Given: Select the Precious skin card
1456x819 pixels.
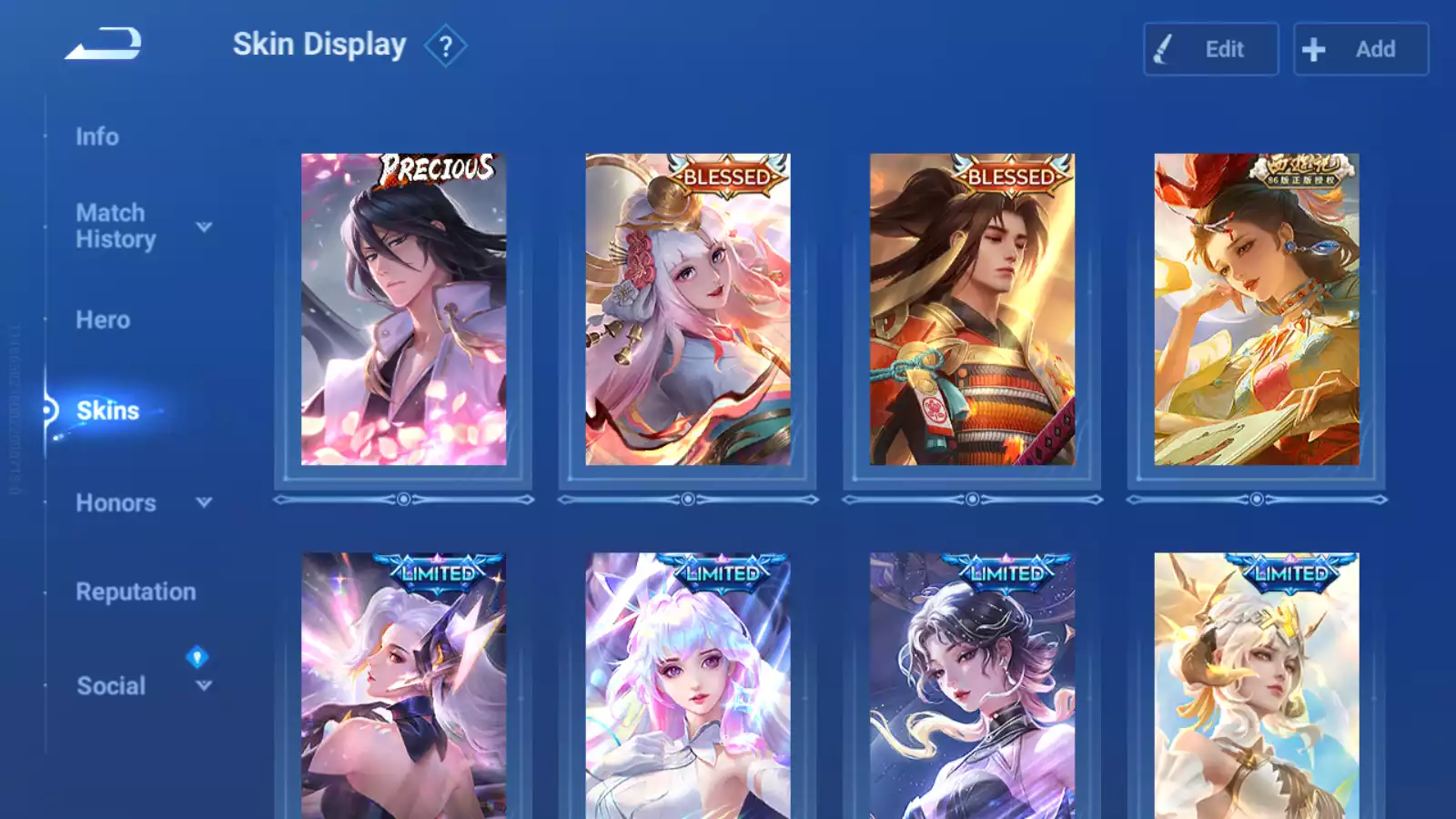Looking at the screenshot, I should click(x=403, y=309).
